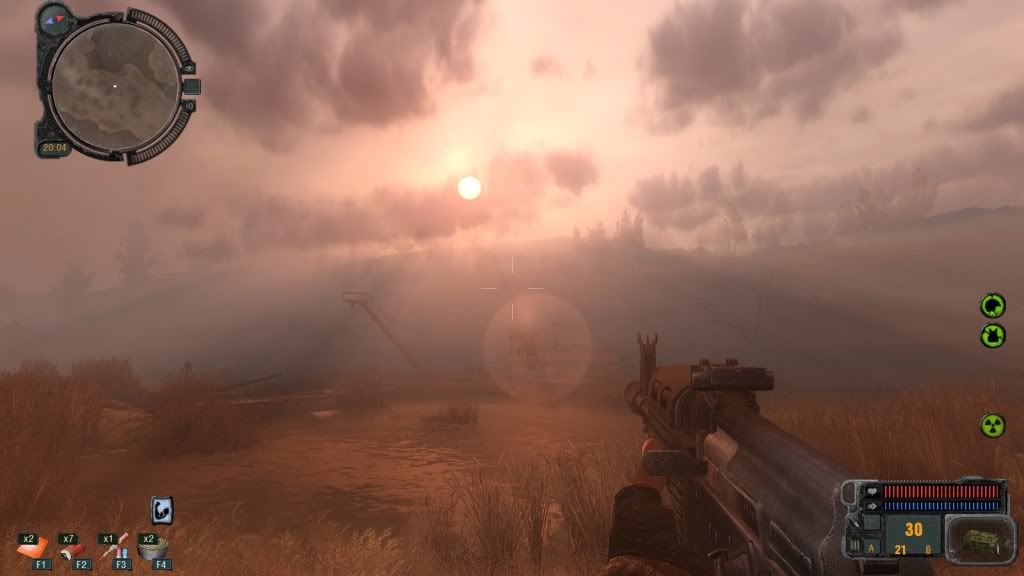Screen dimensions: 1024x576
Task: Click the green armor vest status icon
Action: click(992, 335)
